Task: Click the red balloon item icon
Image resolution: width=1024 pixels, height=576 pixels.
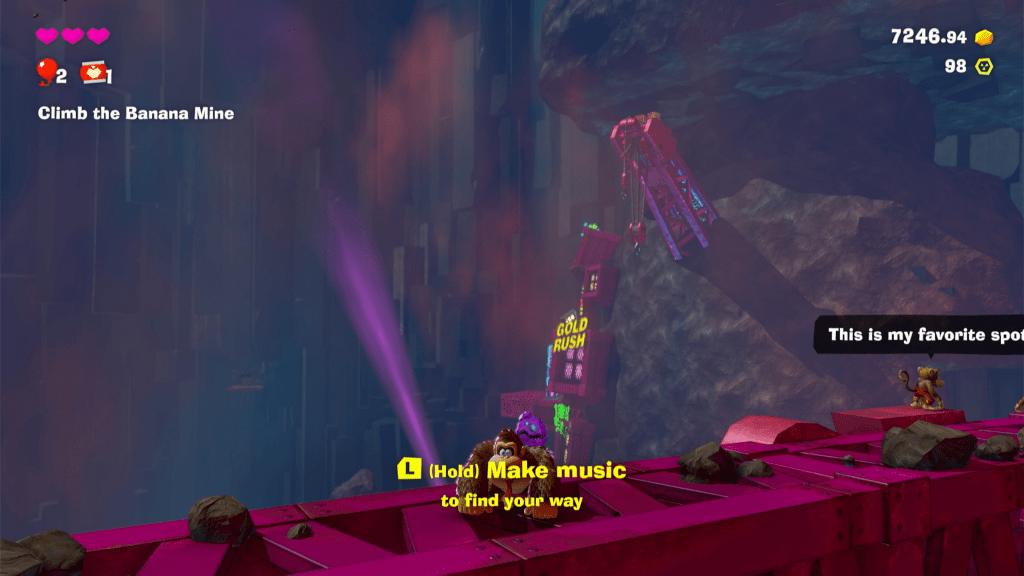Action: coord(46,72)
